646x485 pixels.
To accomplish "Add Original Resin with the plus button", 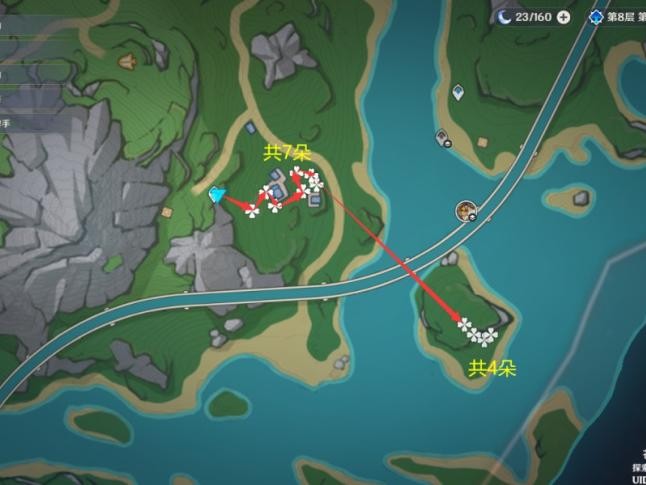I will click(564, 17).
